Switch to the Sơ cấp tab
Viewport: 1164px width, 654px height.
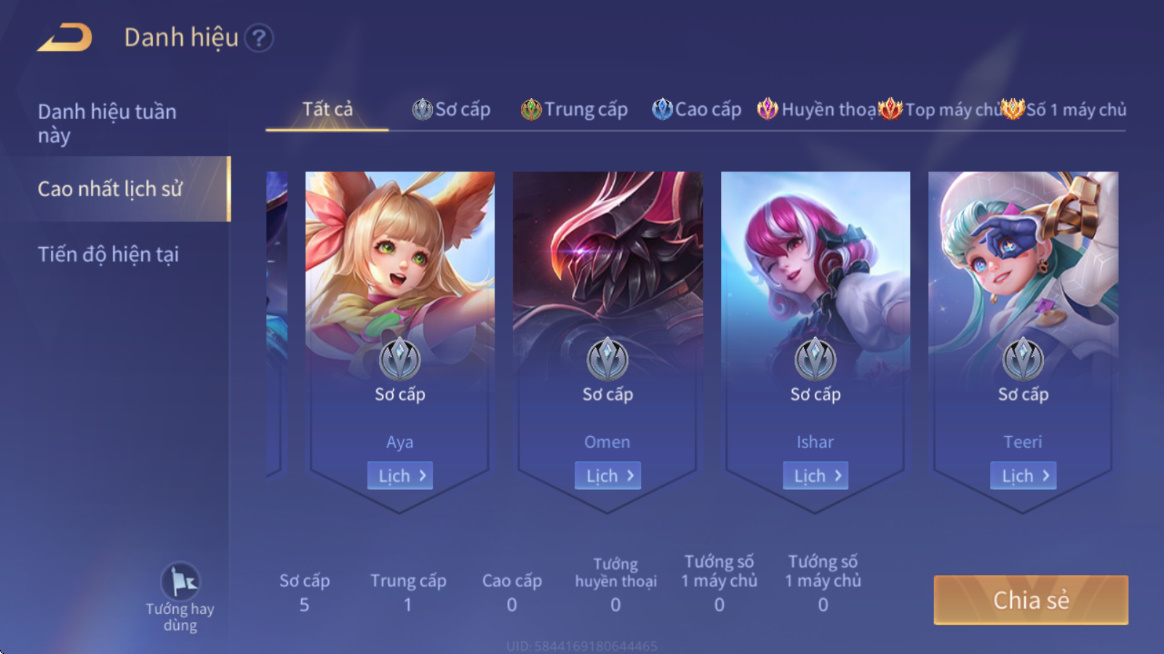click(452, 110)
